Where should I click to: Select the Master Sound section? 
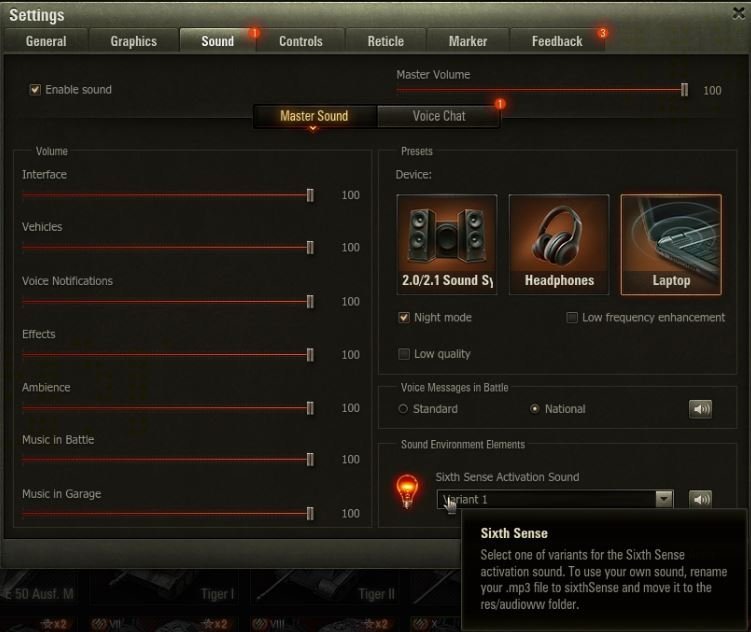pos(314,116)
